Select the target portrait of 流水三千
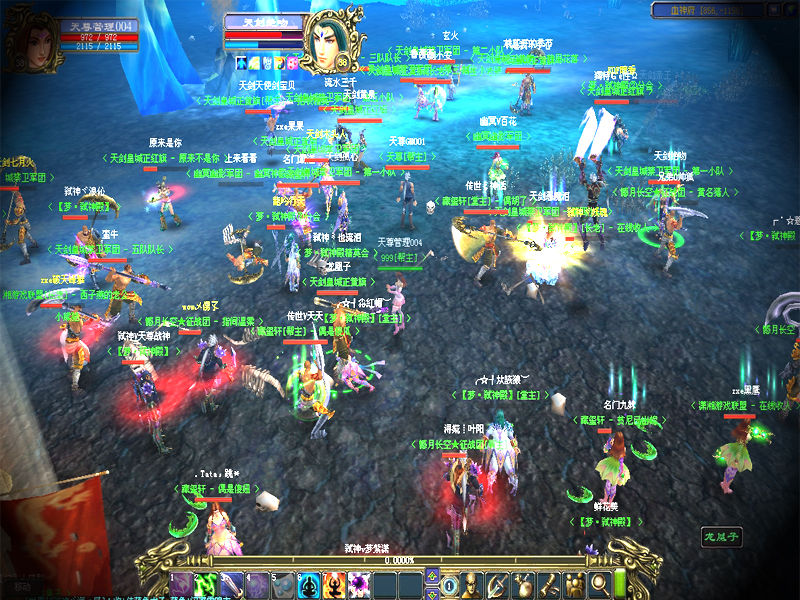This screenshot has height=600, width=800. coord(332,40)
